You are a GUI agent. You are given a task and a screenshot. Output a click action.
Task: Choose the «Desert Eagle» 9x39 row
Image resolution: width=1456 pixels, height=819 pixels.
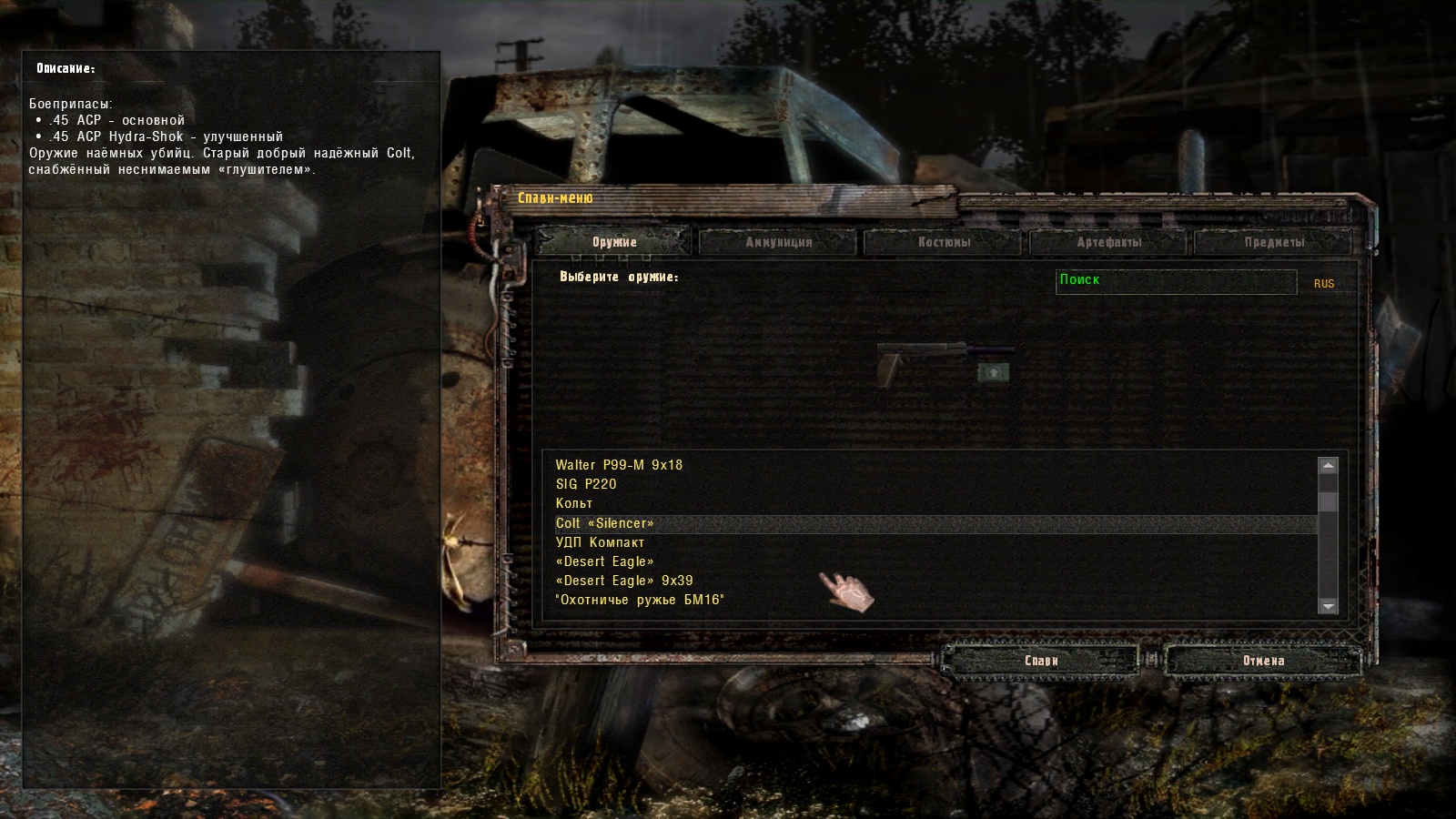[624, 581]
